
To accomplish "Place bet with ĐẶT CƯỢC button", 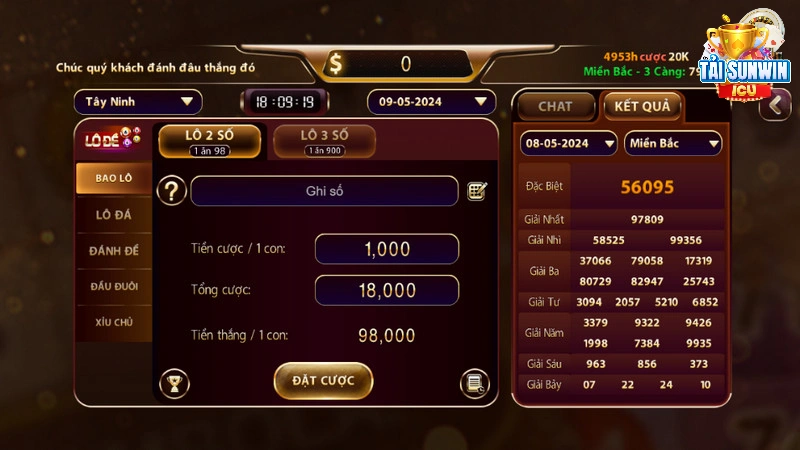I will (323, 381).
